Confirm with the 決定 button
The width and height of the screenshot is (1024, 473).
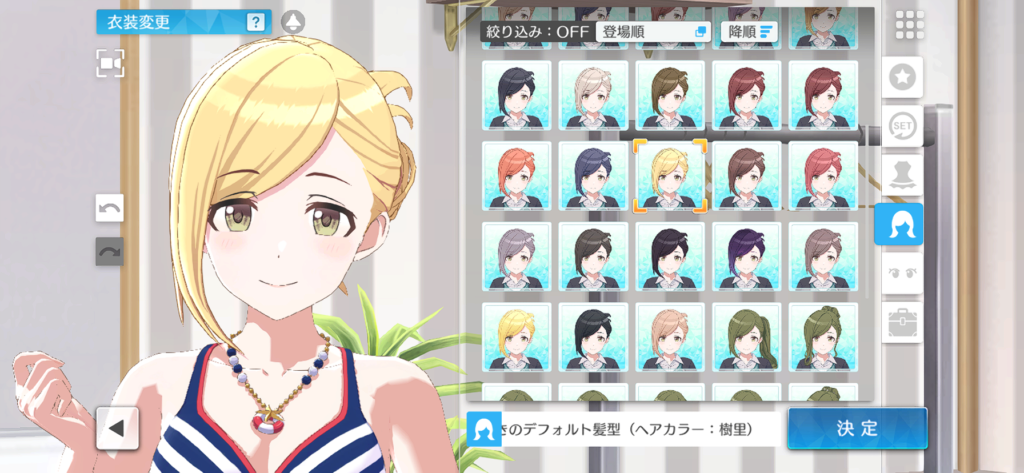coord(857,428)
